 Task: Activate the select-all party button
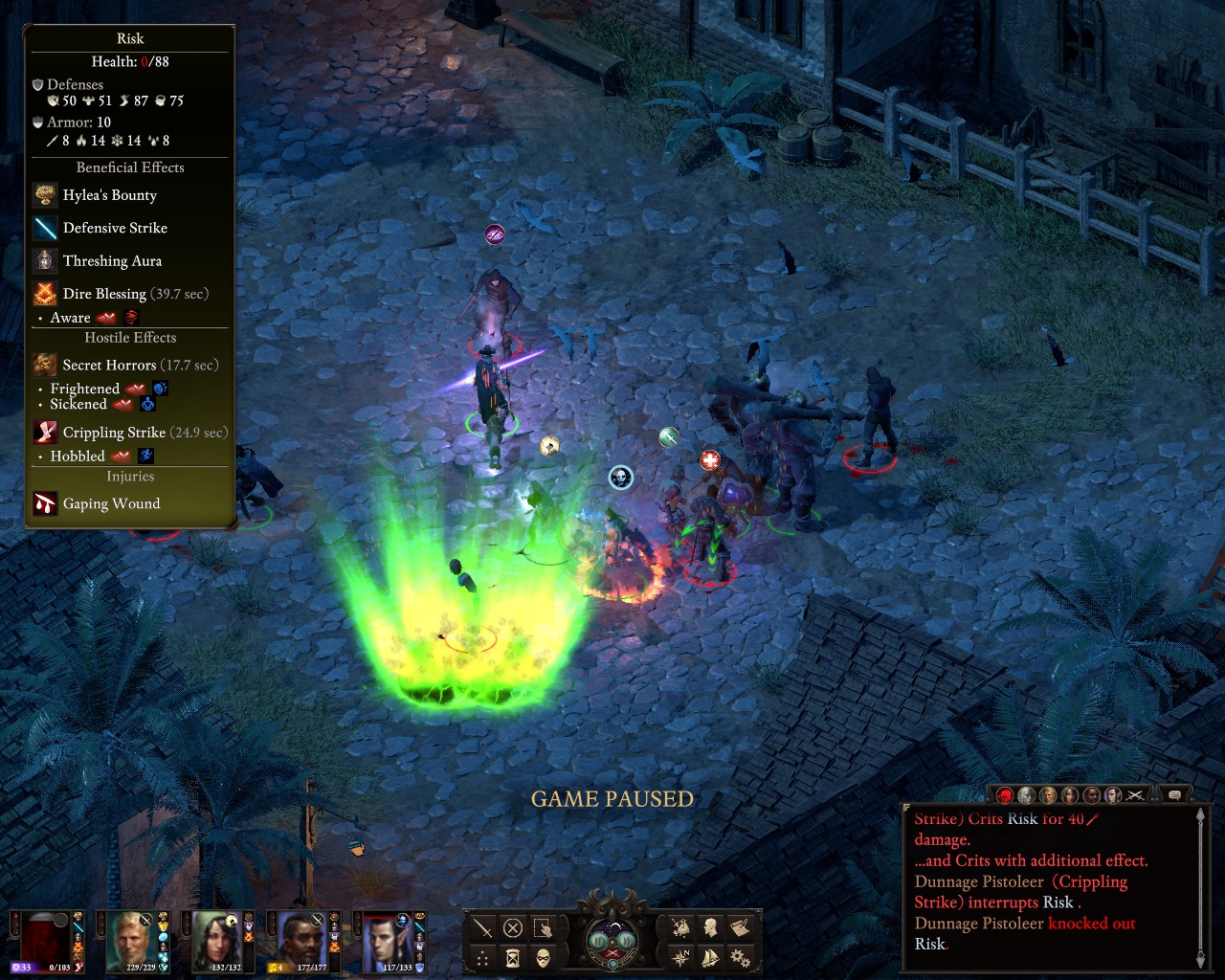543,927
